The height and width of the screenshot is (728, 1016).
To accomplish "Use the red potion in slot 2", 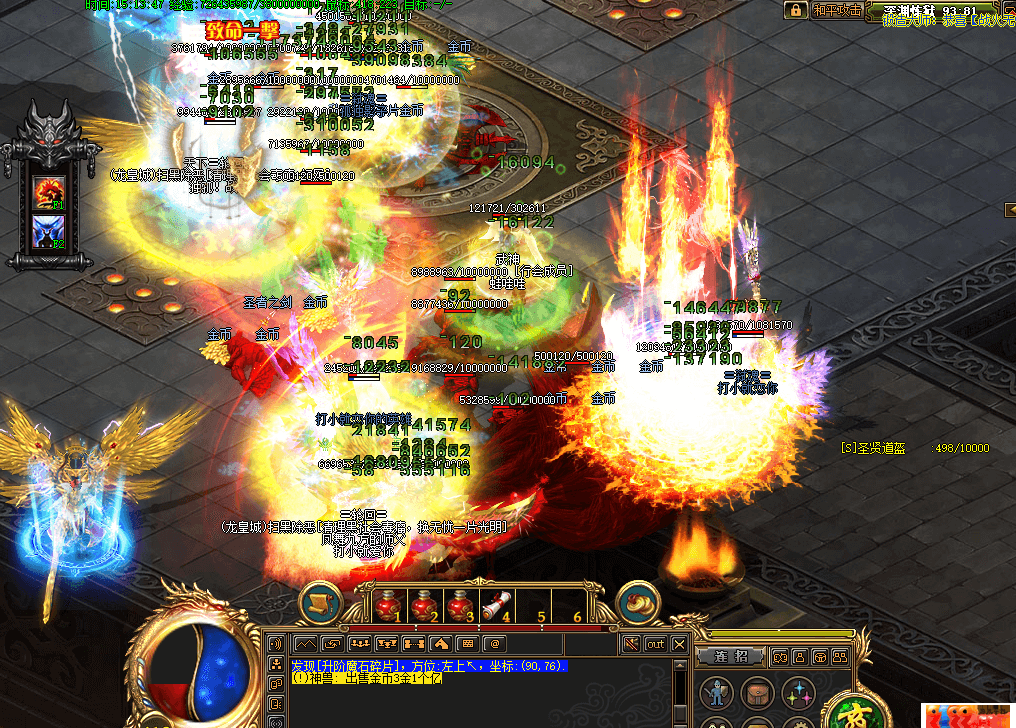I will pos(424,606).
